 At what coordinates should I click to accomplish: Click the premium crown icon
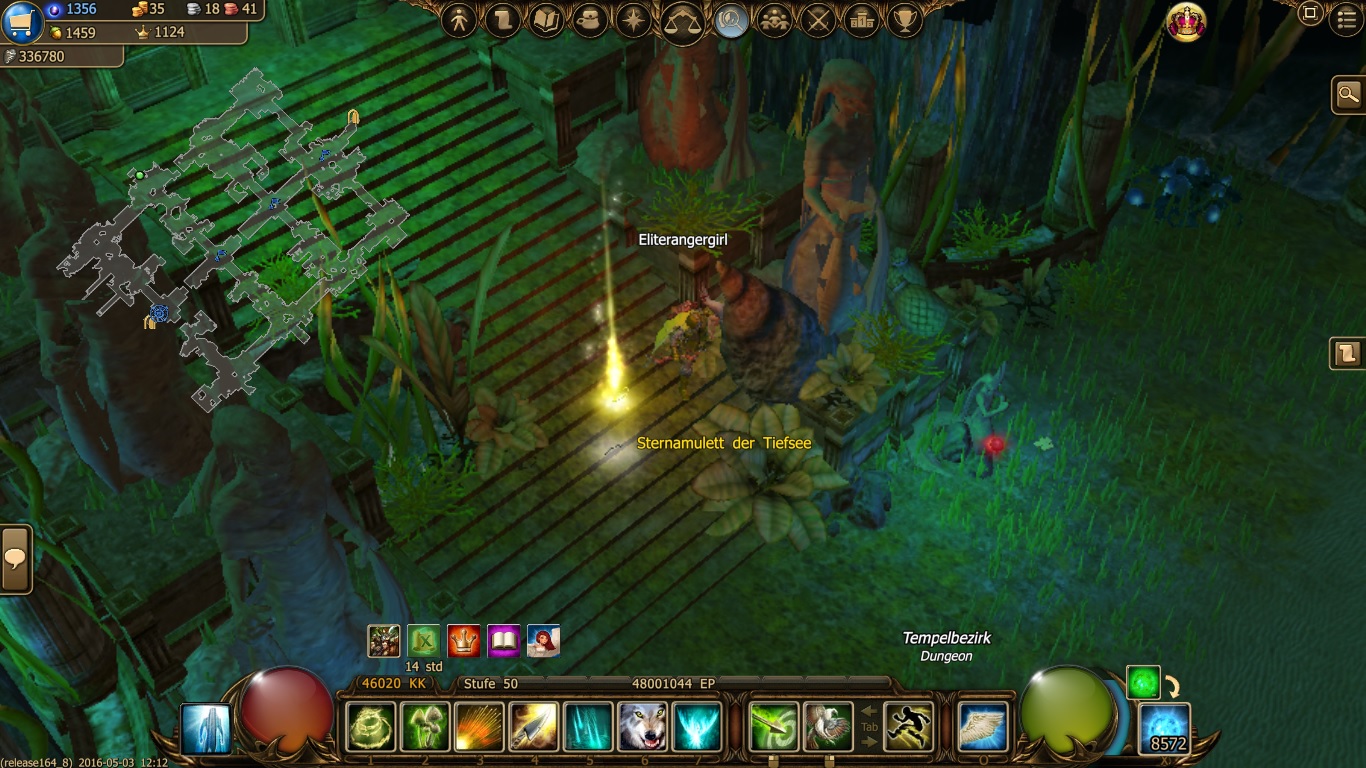[1186, 22]
